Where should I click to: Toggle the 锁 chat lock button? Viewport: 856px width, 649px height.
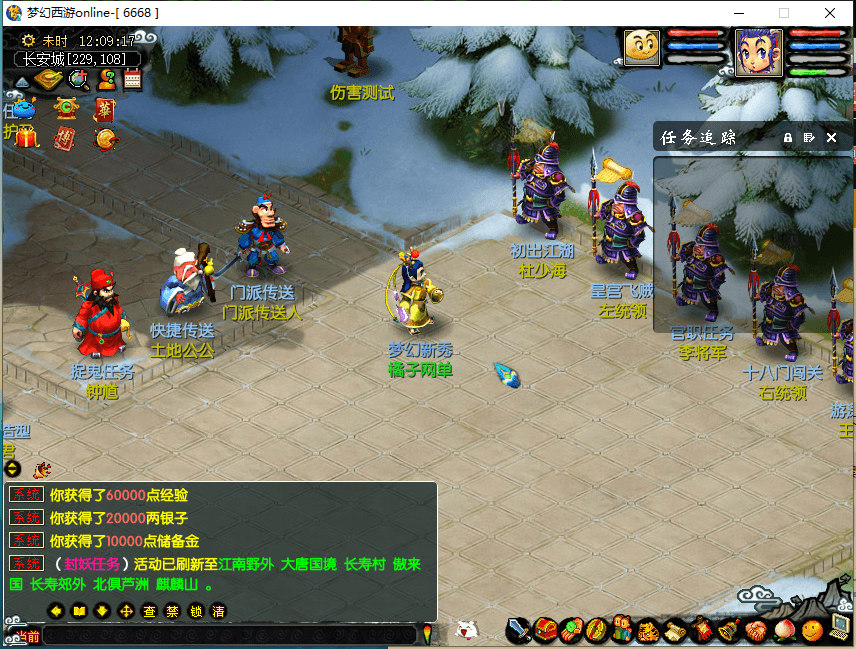(x=195, y=611)
